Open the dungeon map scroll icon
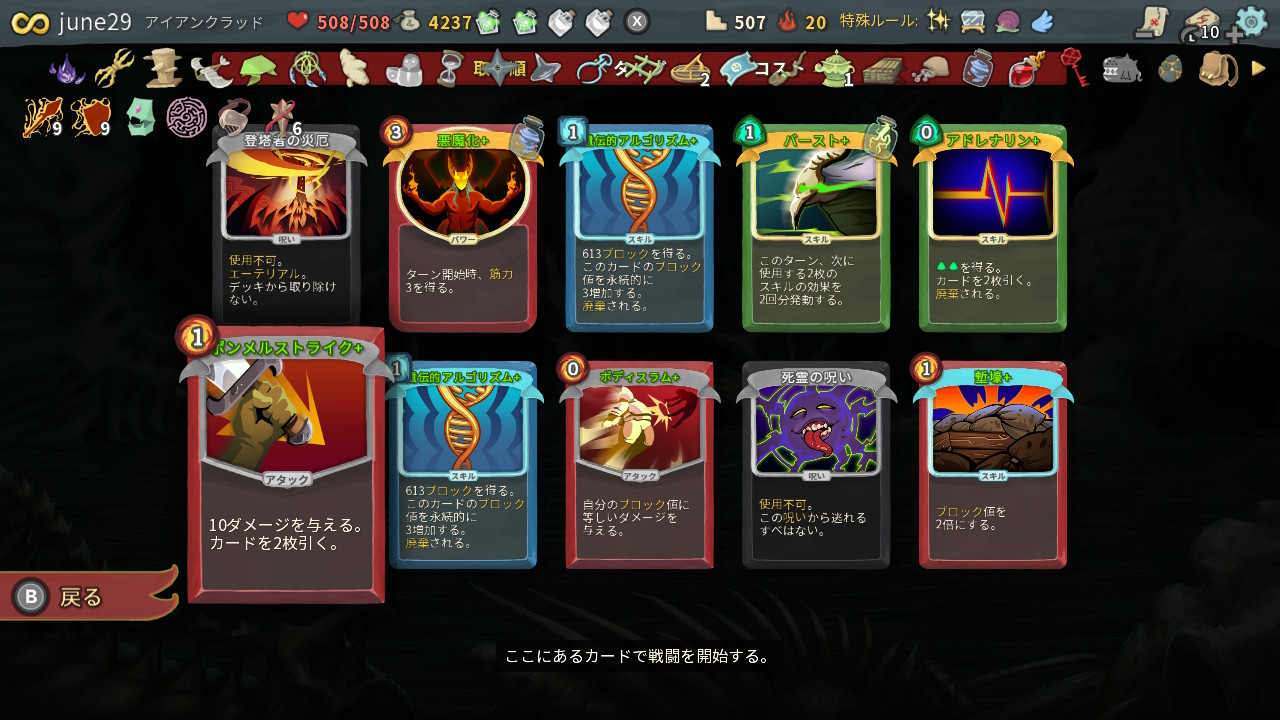 (x=1150, y=22)
